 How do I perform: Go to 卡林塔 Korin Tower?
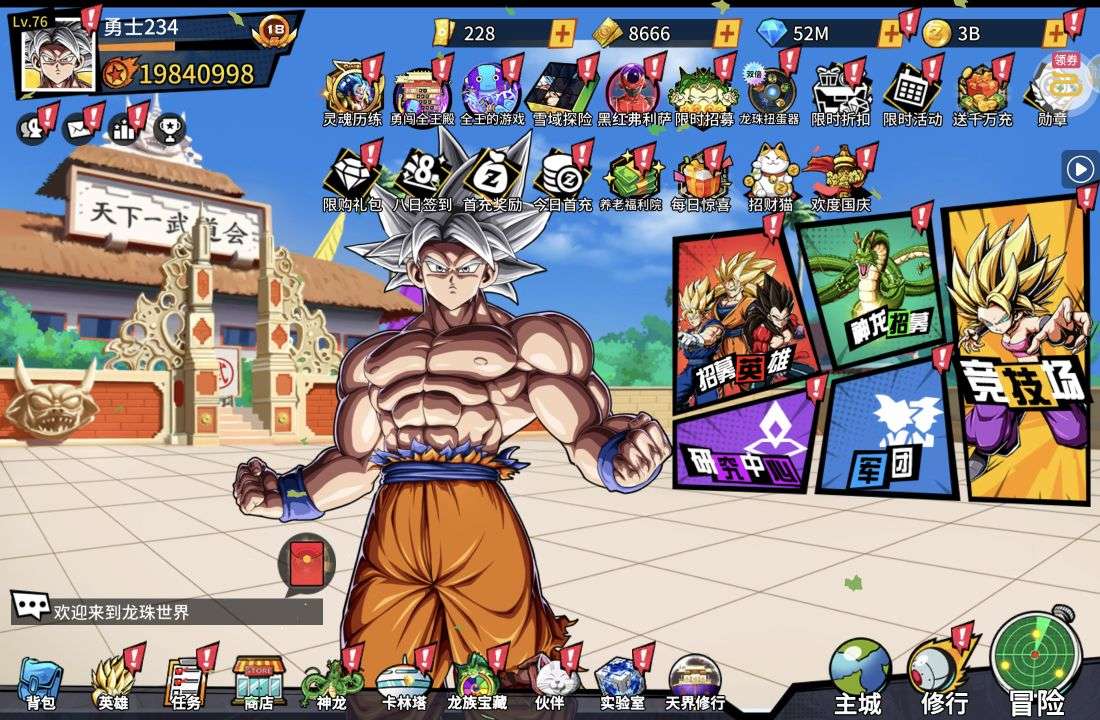[x=404, y=683]
